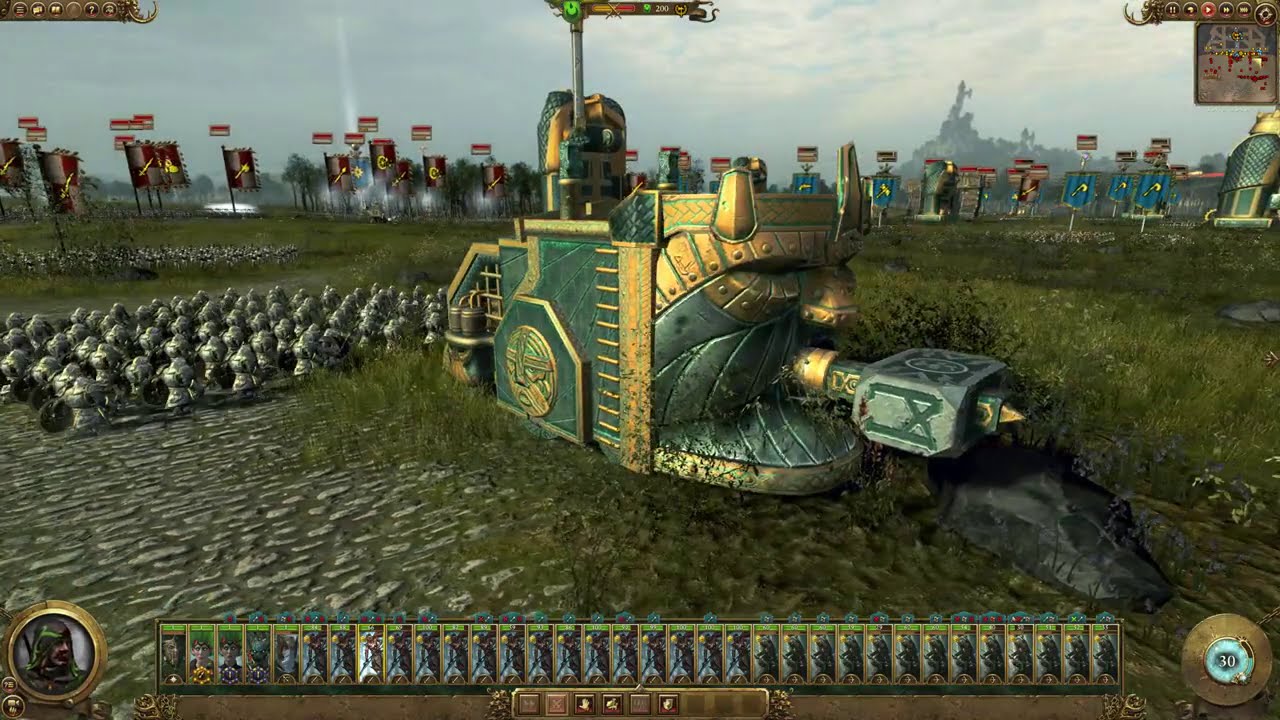Image resolution: width=1280 pixels, height=720 pixels.
Task: Open the open-book icon in top bar
Action: [x=55, y=9]
